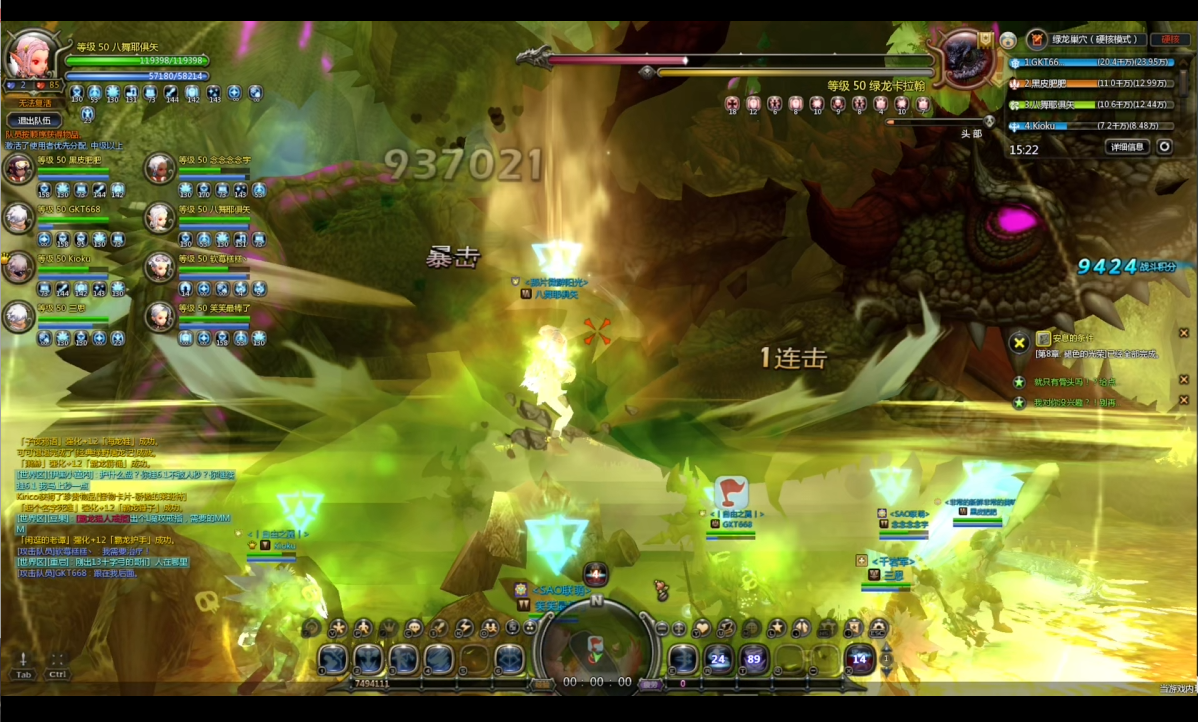Use the hotbar slot showing 14
Viewport: 1198px width, 722px height.
click(859, 659)
